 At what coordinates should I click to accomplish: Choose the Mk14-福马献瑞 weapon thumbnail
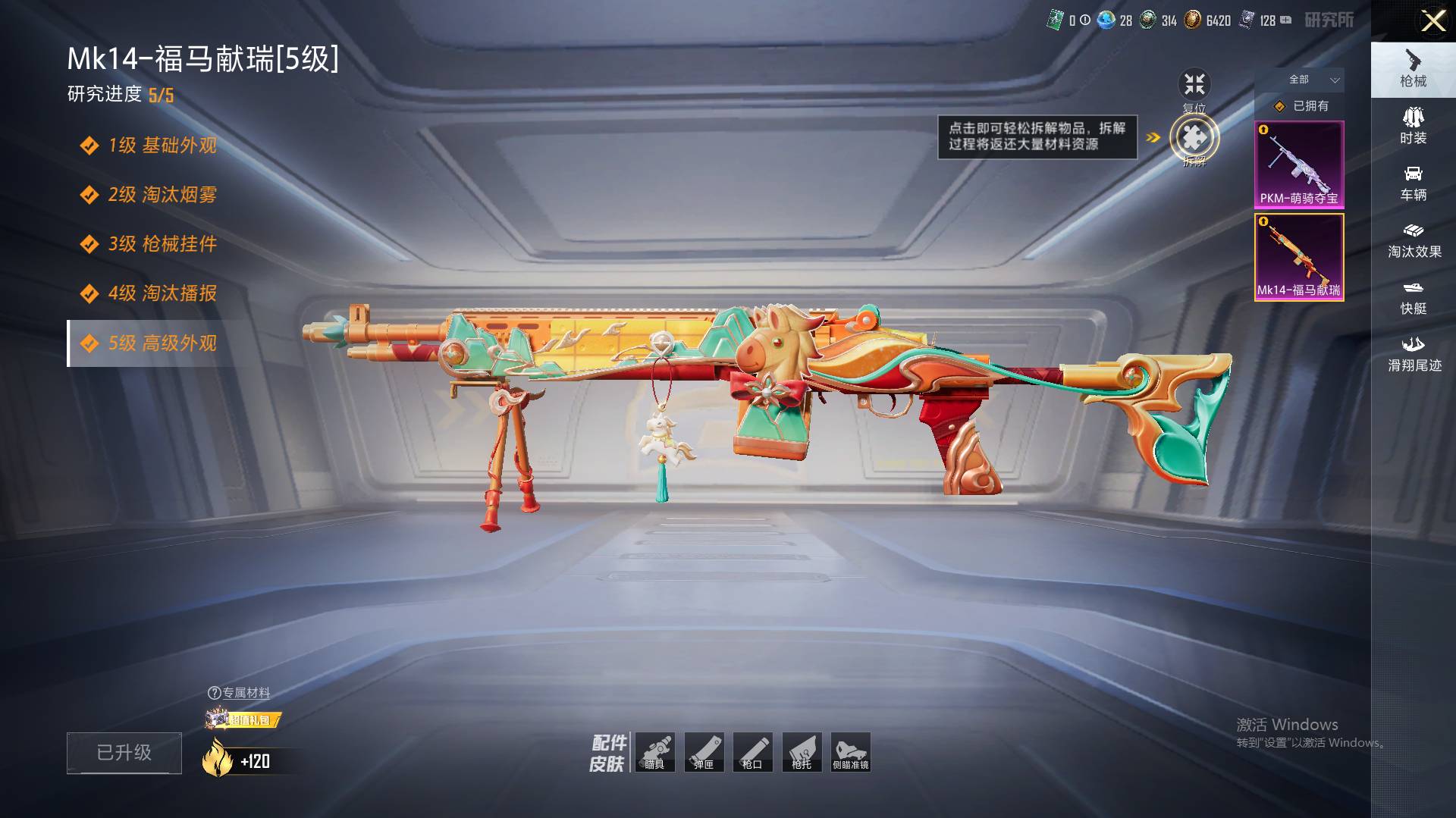(x=1299, y=257)
